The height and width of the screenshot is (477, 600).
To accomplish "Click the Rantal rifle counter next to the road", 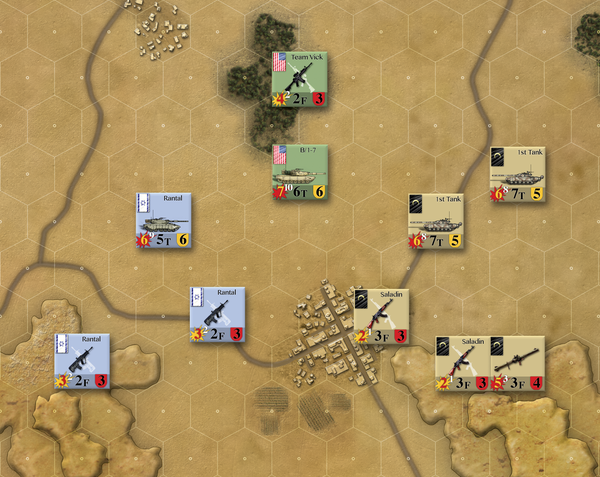I will tap(218, 314).
